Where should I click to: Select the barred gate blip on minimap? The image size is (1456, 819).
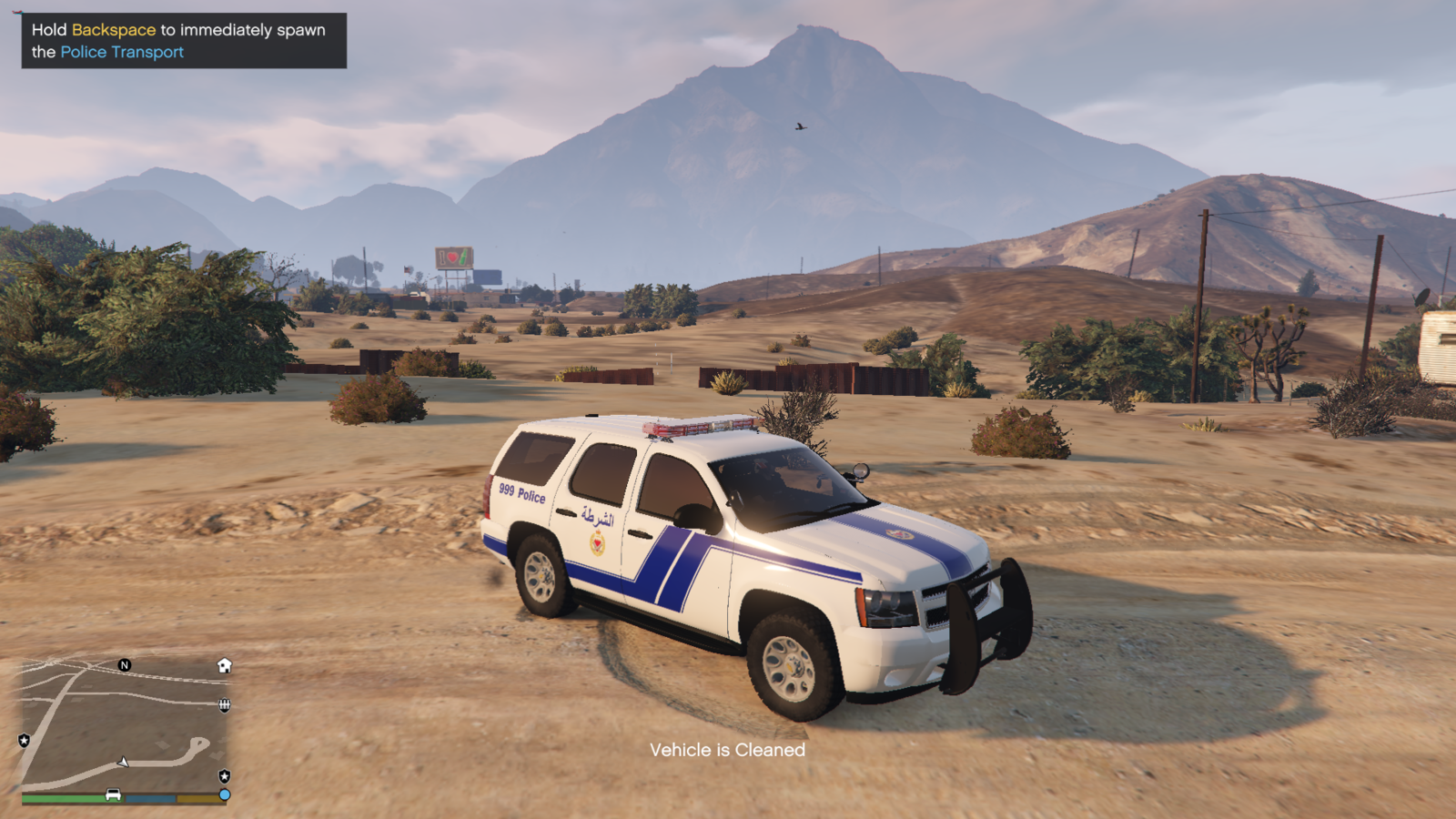tap(224, 705)
